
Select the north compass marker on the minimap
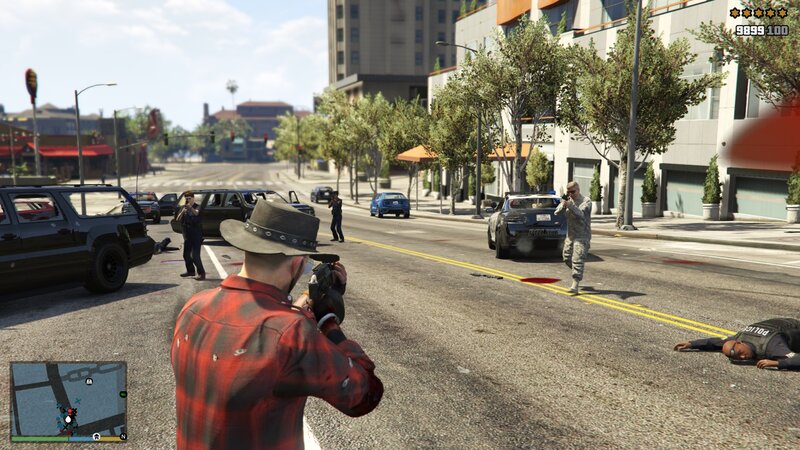point(123,436)
